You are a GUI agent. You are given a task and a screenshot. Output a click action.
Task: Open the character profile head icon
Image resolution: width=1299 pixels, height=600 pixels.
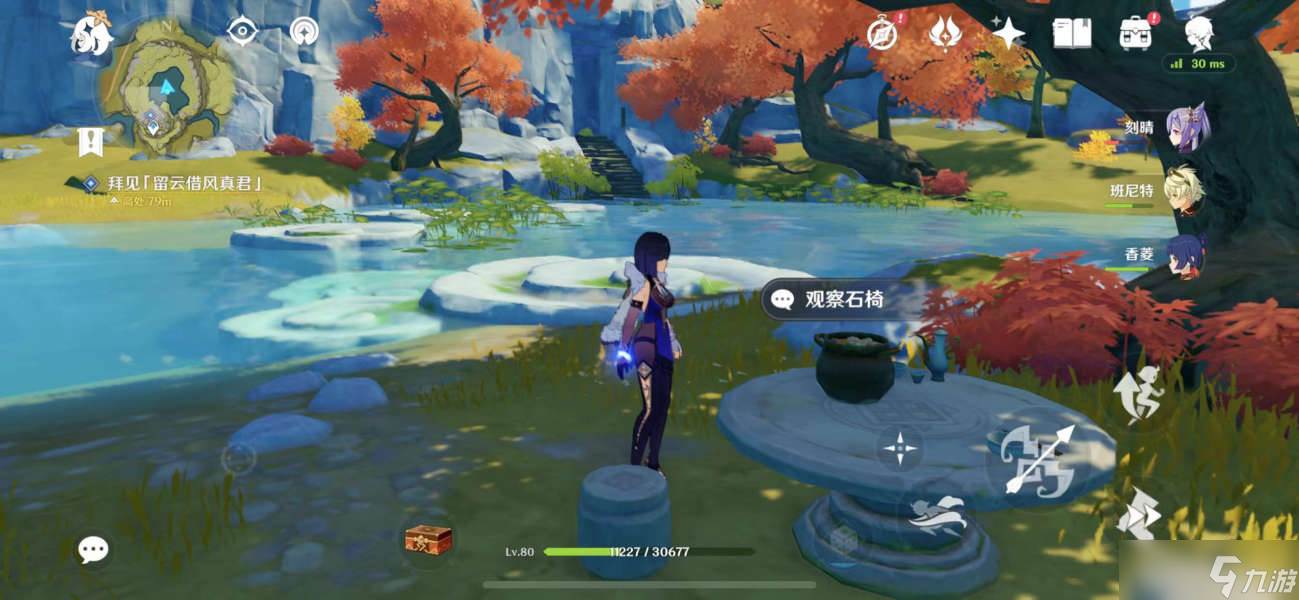pos(1199,33)
